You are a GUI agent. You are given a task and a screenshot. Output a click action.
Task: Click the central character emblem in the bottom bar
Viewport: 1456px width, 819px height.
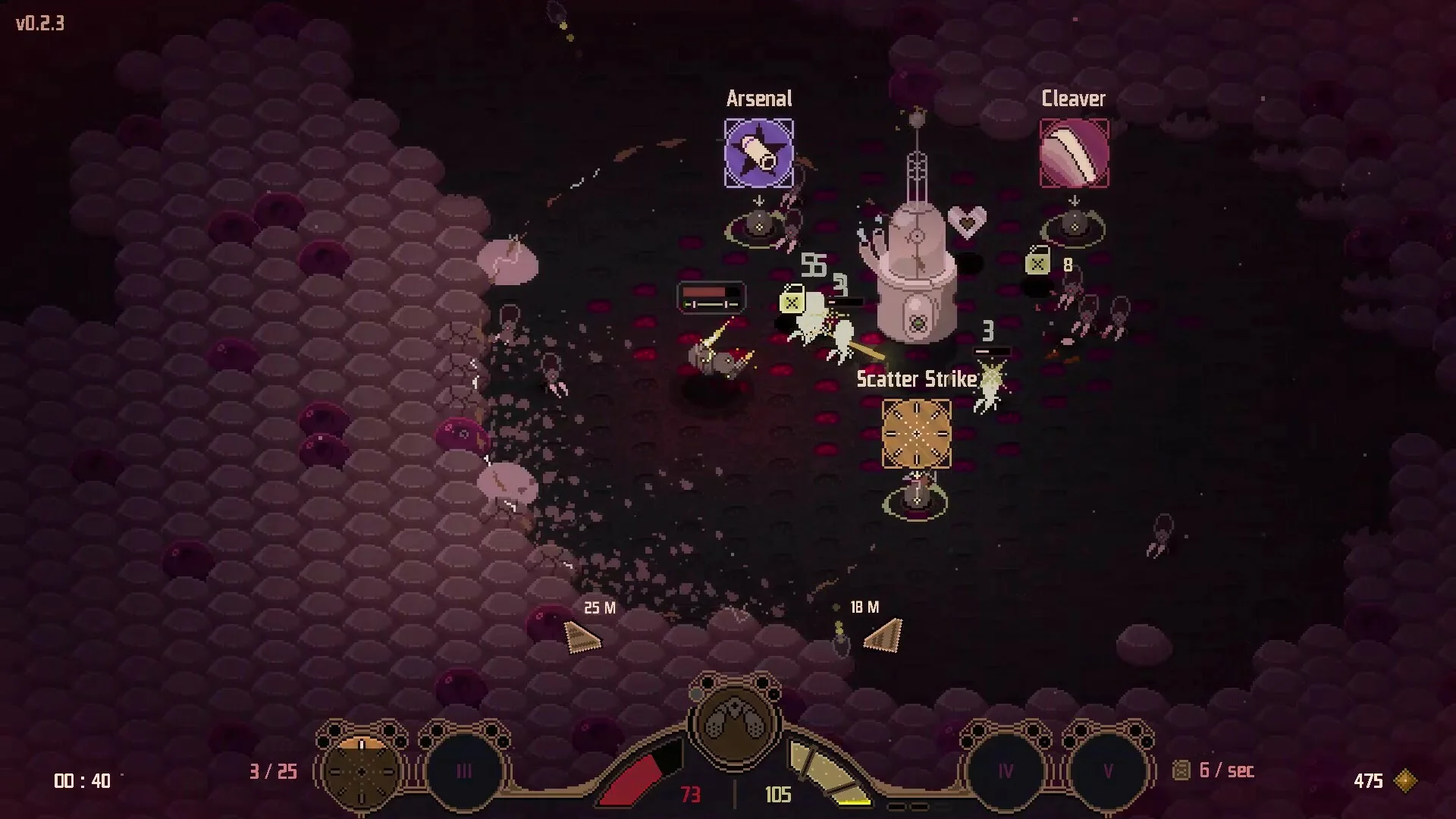734,724
